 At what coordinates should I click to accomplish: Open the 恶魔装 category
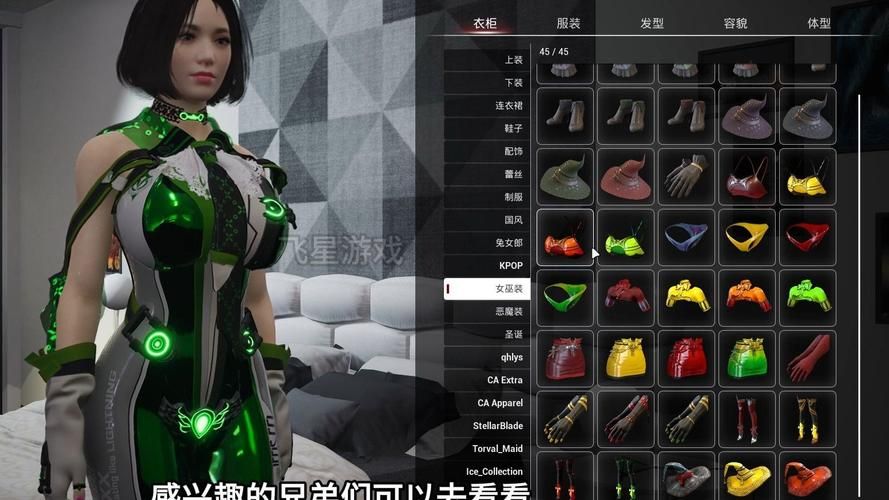(509, 311)
